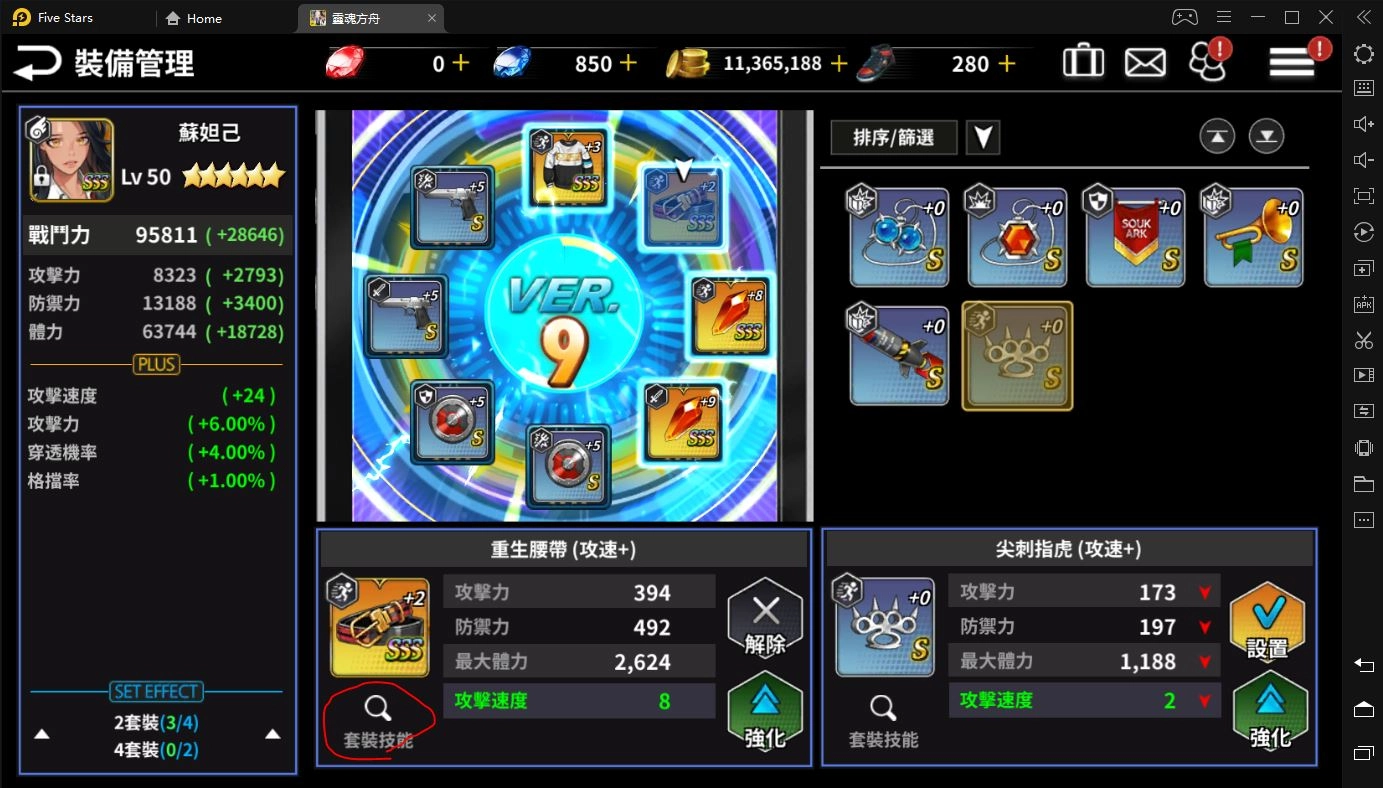Expand the left triangle under SET EFFECT
The width and height of the screenshot is (1383, 788).
pos(41,733)
